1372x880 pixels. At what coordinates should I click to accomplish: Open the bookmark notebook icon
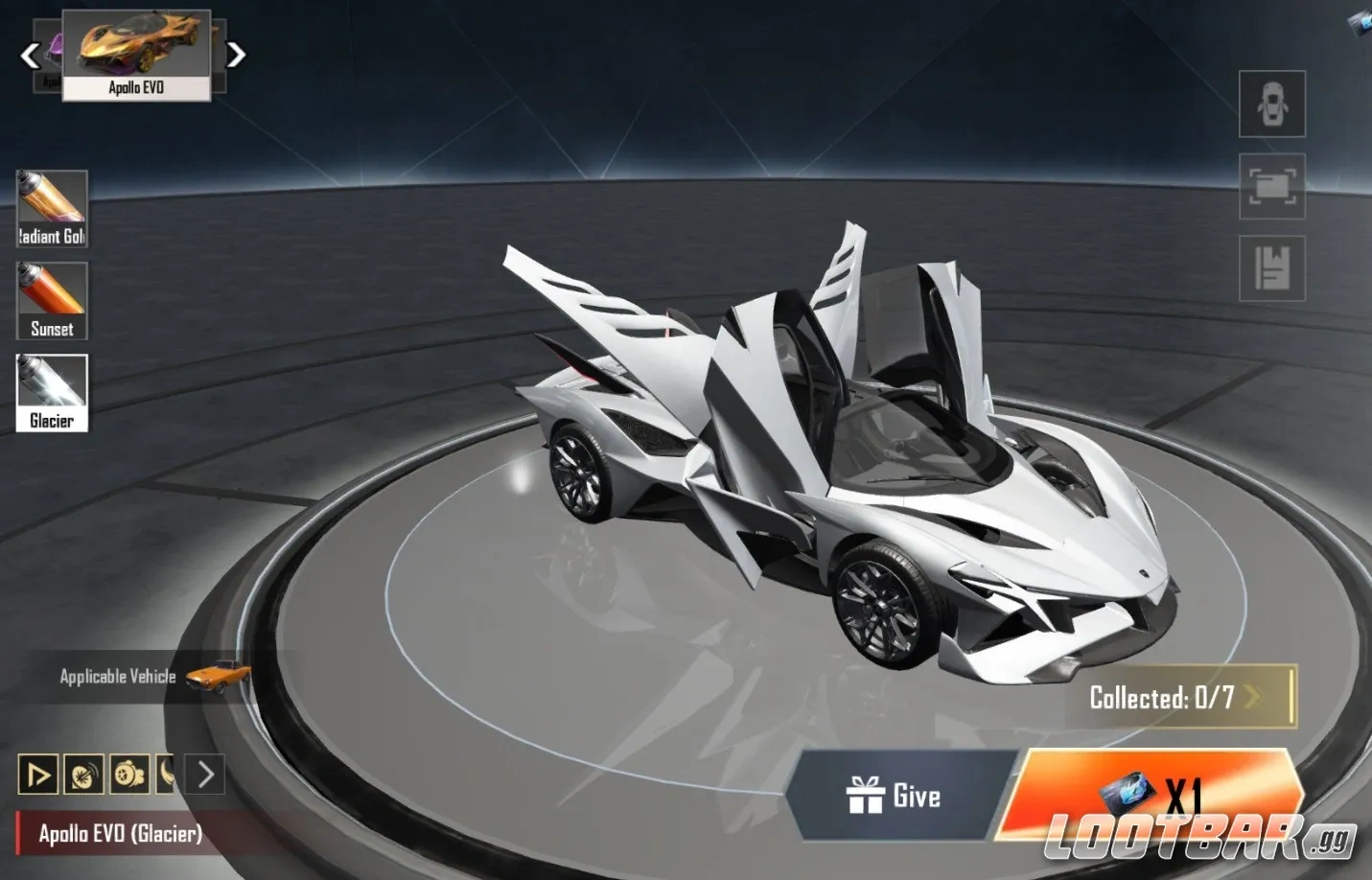[1271, 268]
